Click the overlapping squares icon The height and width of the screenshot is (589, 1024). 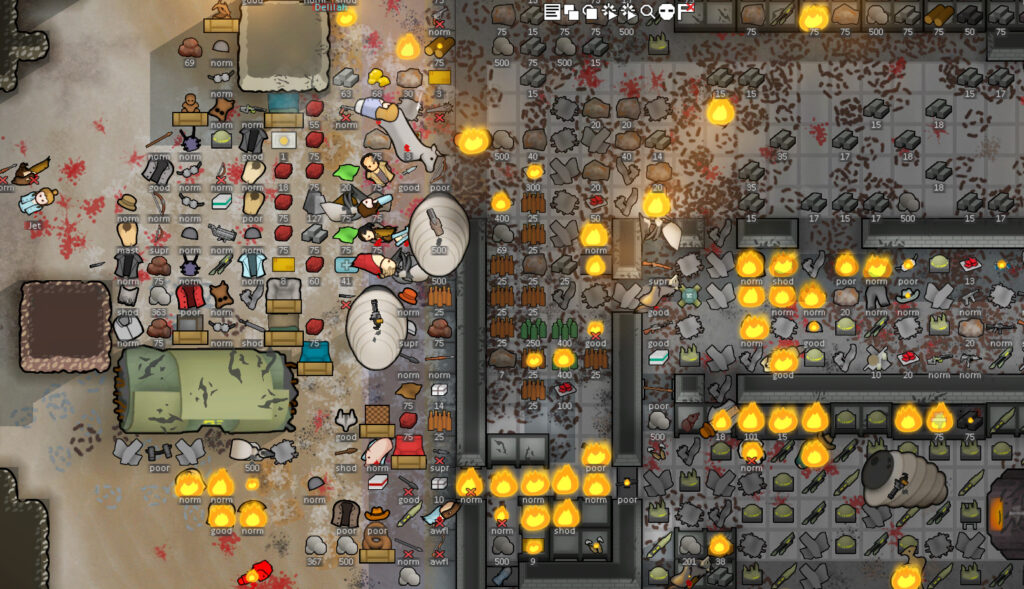tap(571, 12)
